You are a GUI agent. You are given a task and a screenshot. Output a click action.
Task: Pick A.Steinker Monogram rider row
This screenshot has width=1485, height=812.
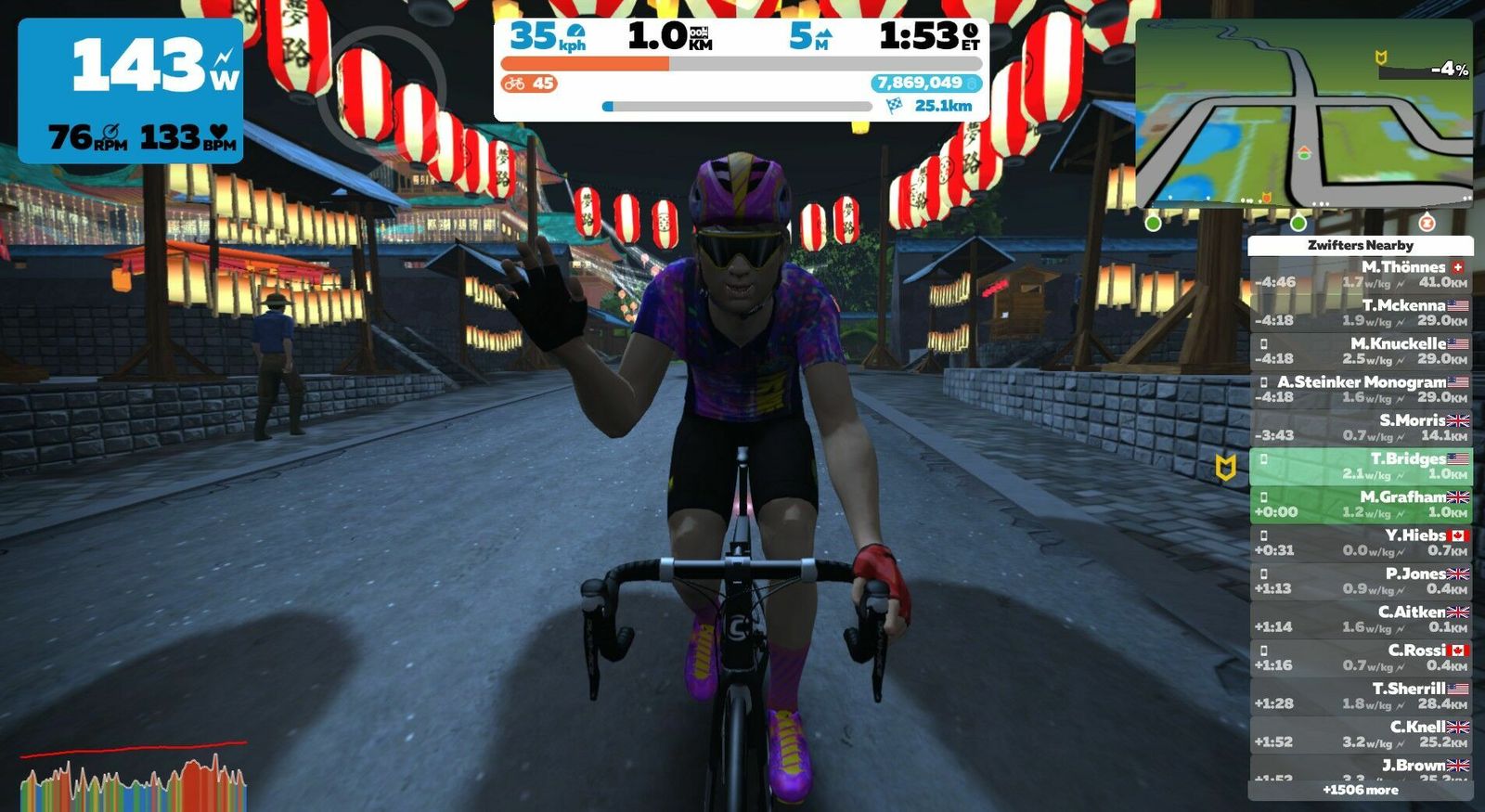pyautogui.click(x=1361, y=390)
